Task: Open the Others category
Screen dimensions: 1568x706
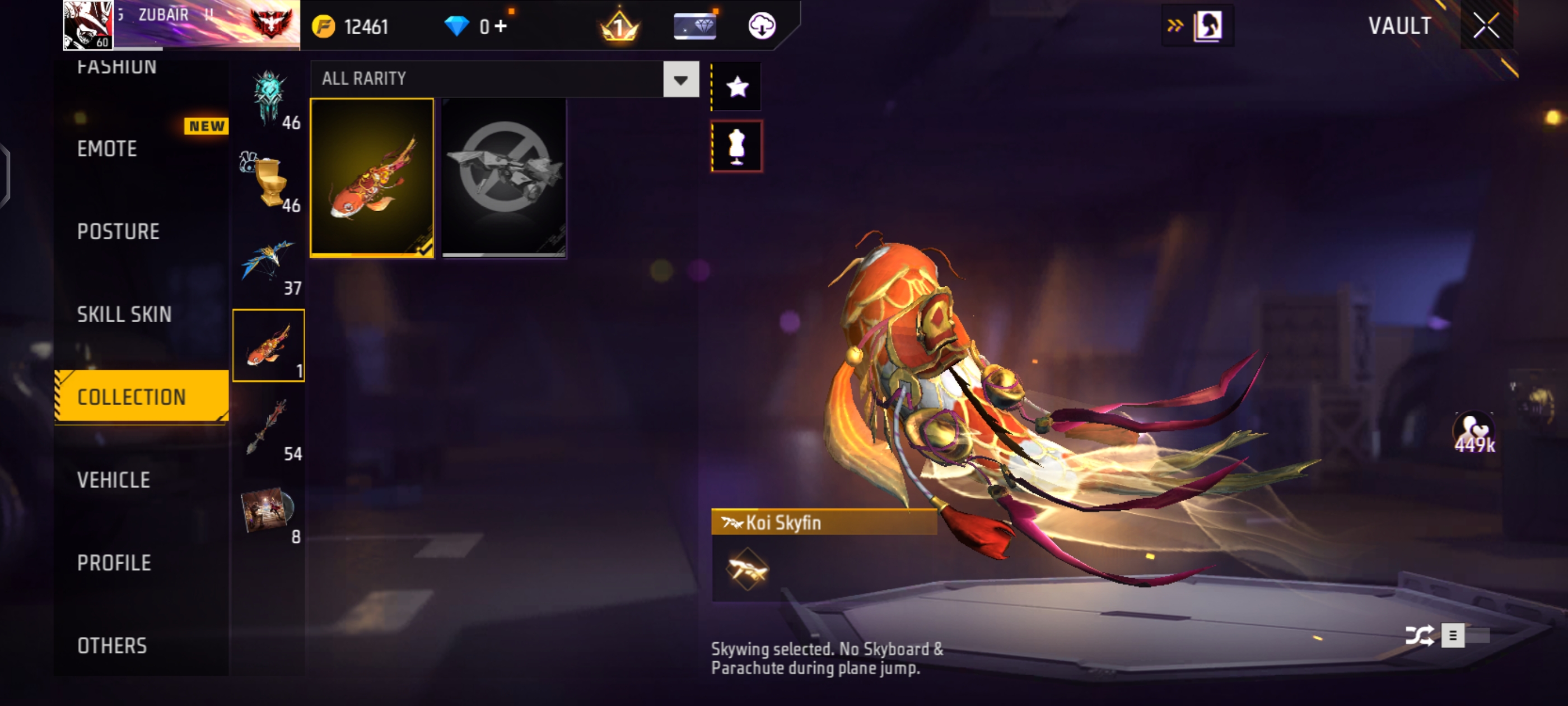Action: pyautogui.click(x=112, y=645)
